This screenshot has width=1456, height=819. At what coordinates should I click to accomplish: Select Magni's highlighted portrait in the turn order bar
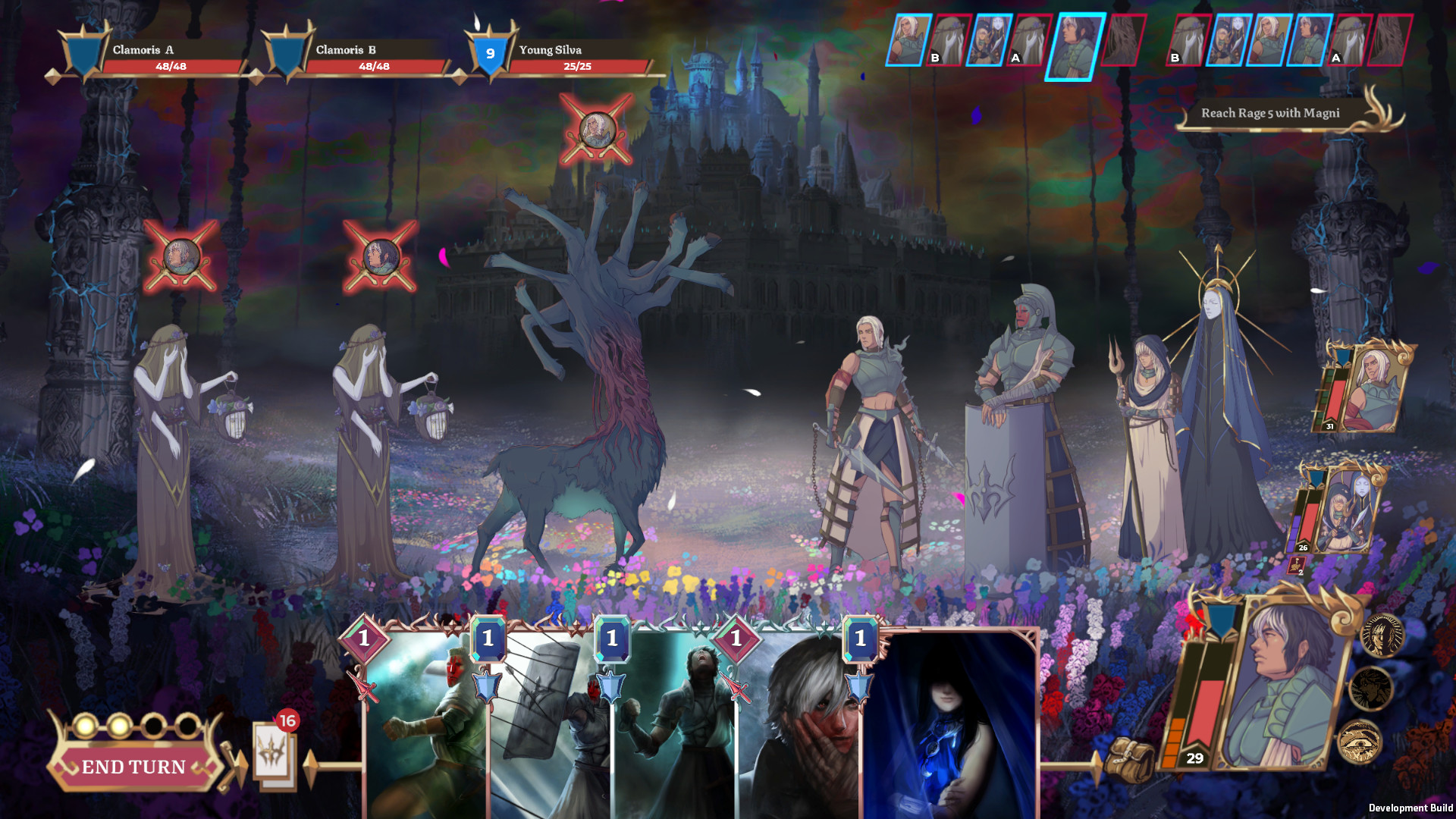1078,44
